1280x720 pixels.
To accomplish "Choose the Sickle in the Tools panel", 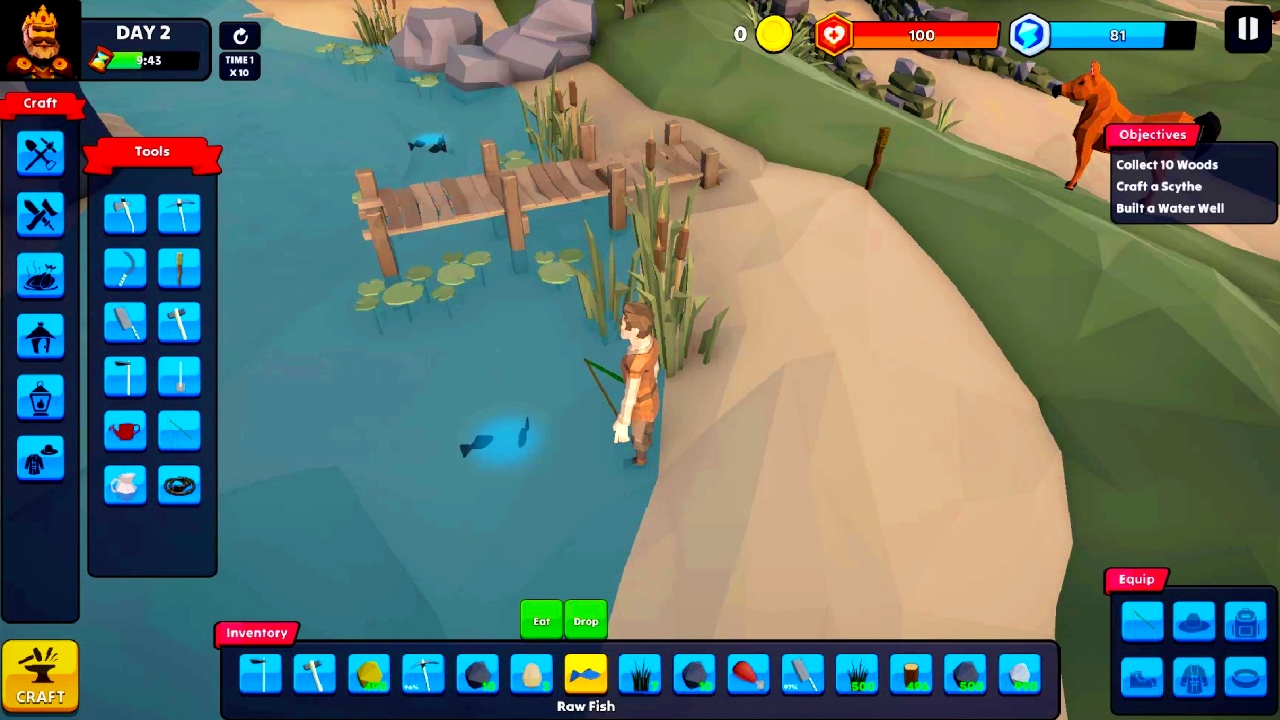I will (125, 267).
